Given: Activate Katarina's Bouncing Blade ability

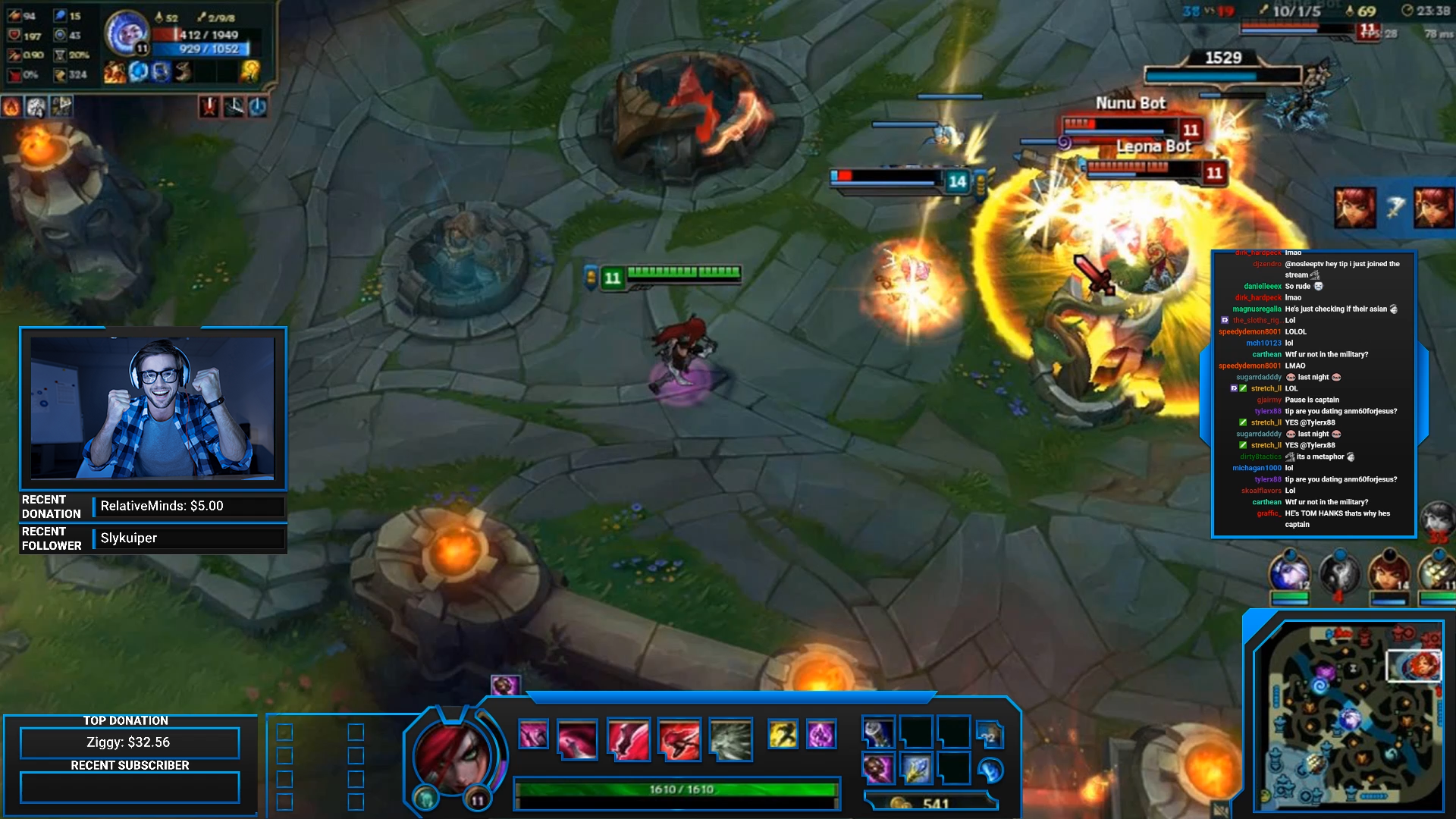Looking at the screenshot, I should pos(577,739).
